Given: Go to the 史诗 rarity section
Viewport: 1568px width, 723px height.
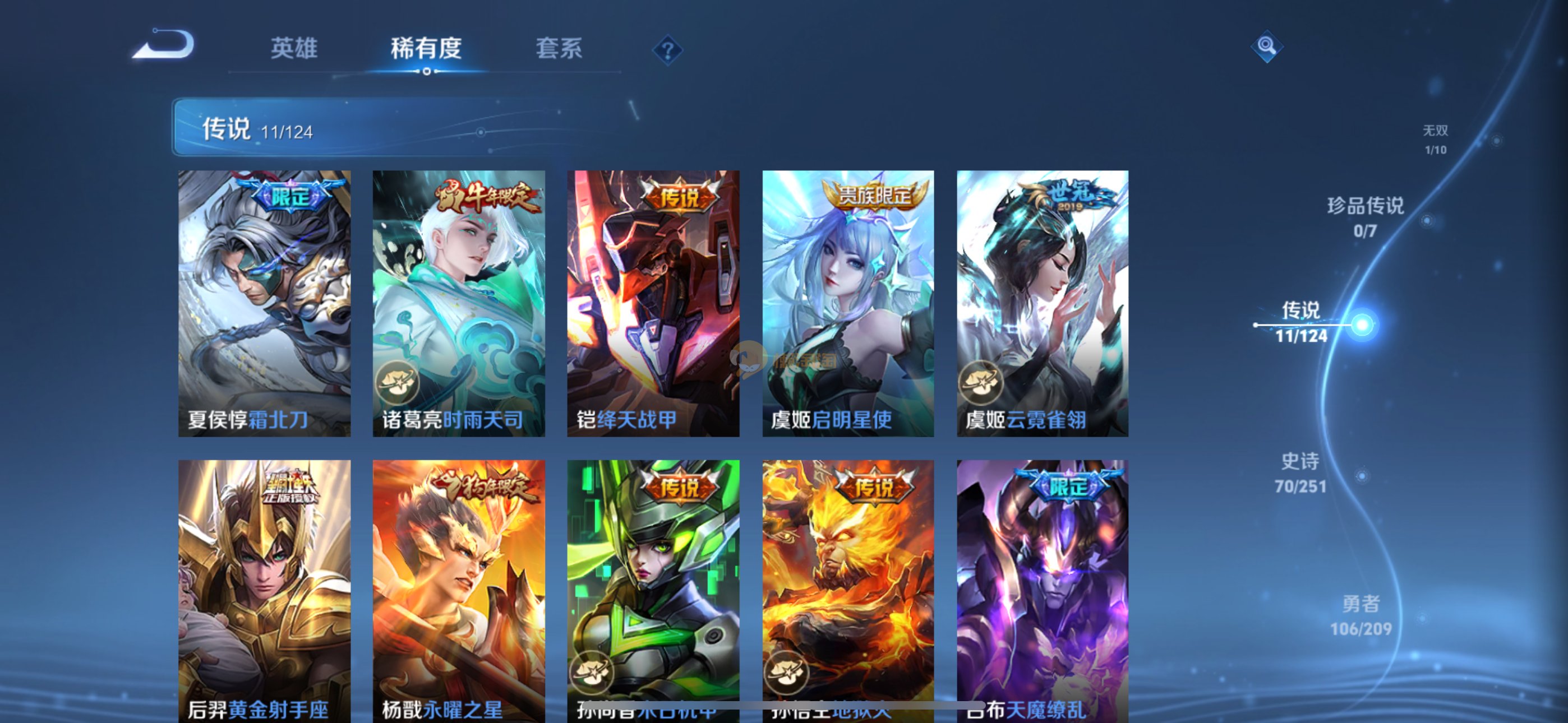Looking at the screenshot, I should coord(1300,472).
